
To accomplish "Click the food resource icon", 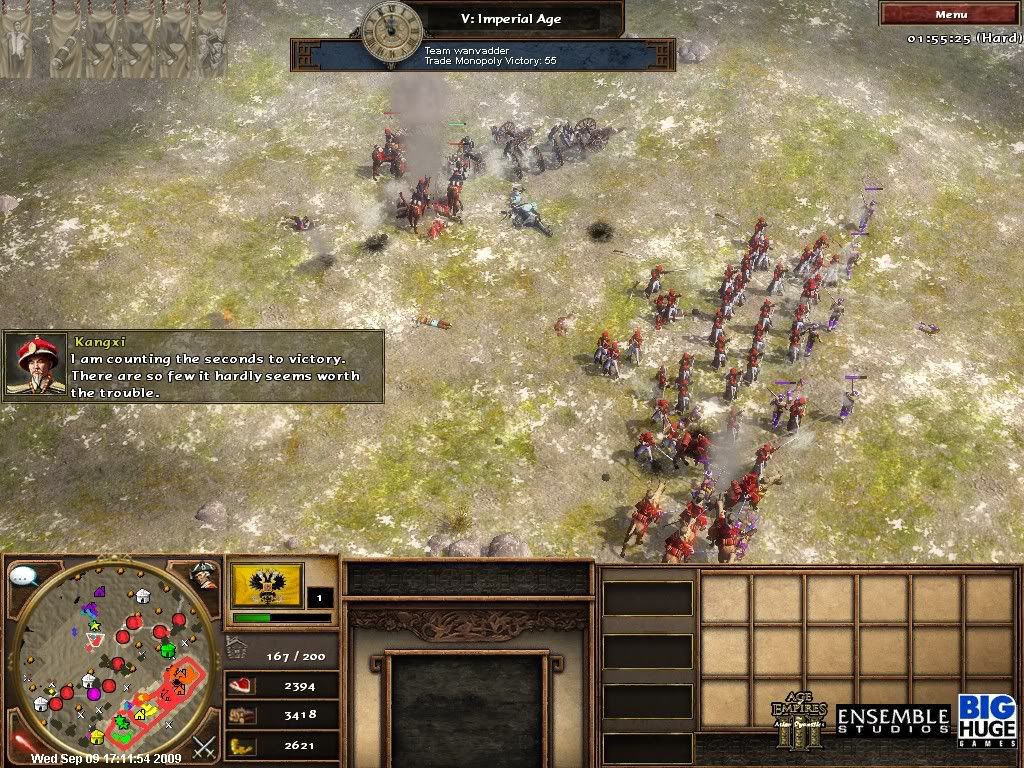I will coord(241,685).
